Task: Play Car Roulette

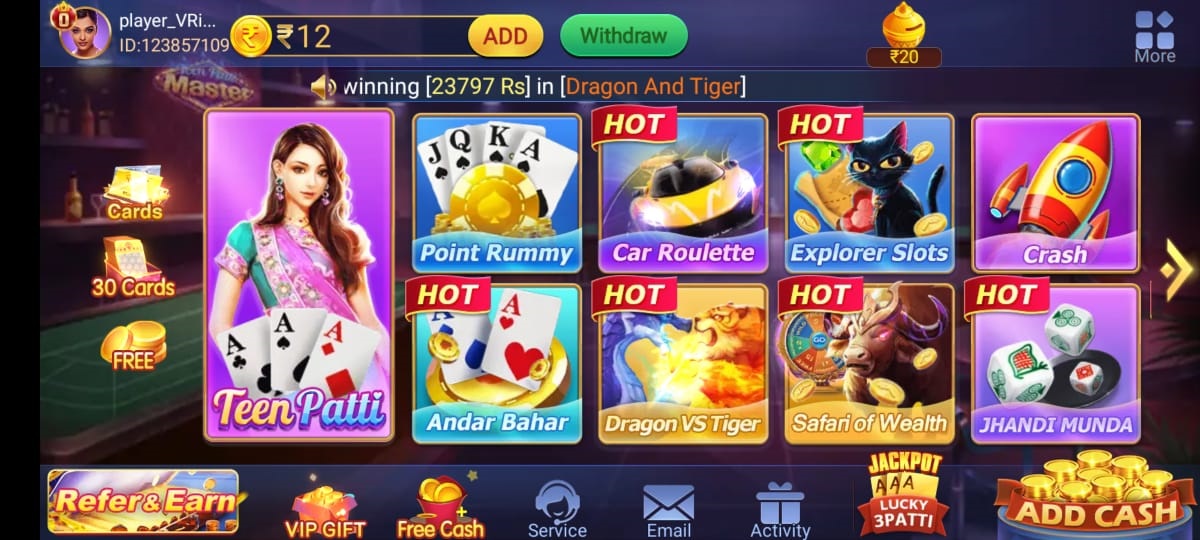Action: [683, 193]
